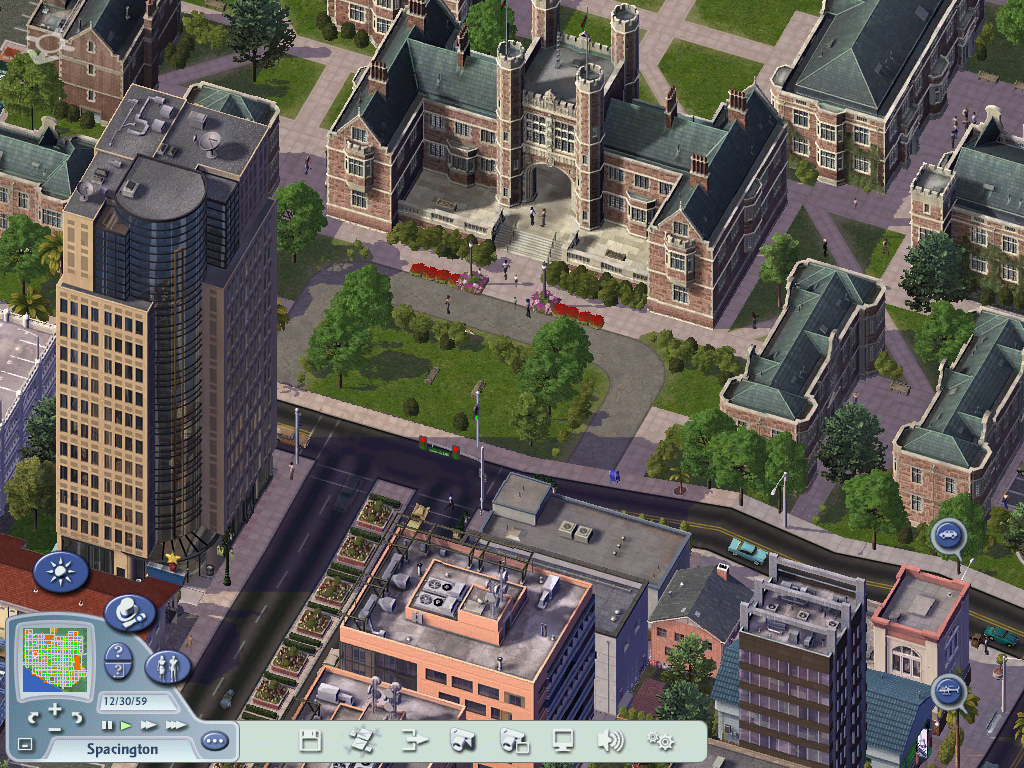Pause the simulation
Image resolution: width=1024 pixels, height=768 pixels.
pos(107,725)
